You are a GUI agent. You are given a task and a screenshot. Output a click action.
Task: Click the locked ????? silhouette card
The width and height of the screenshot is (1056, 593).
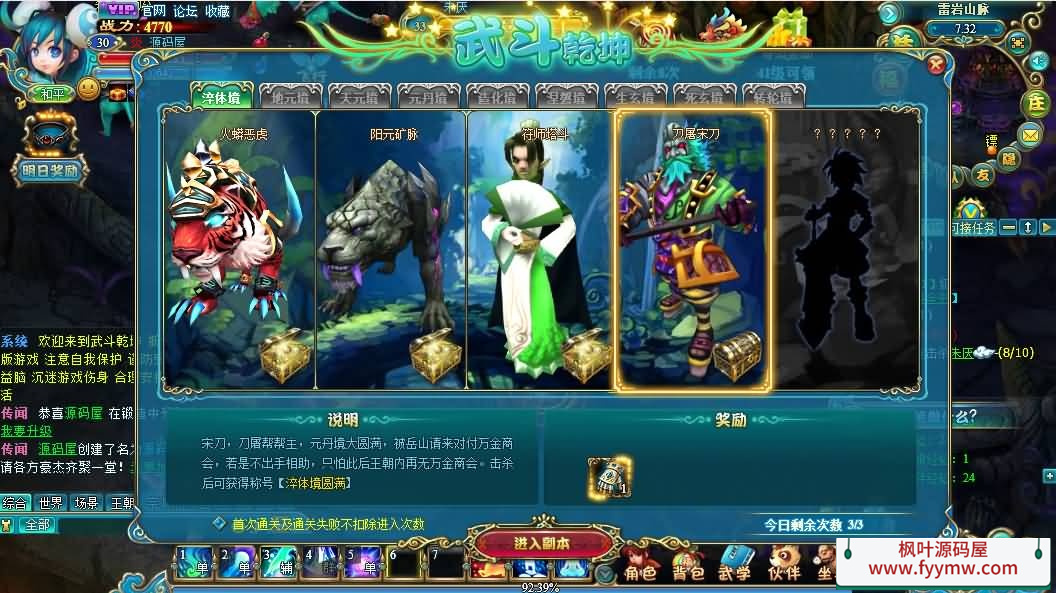pyautogui.click(x=845, y=250)
